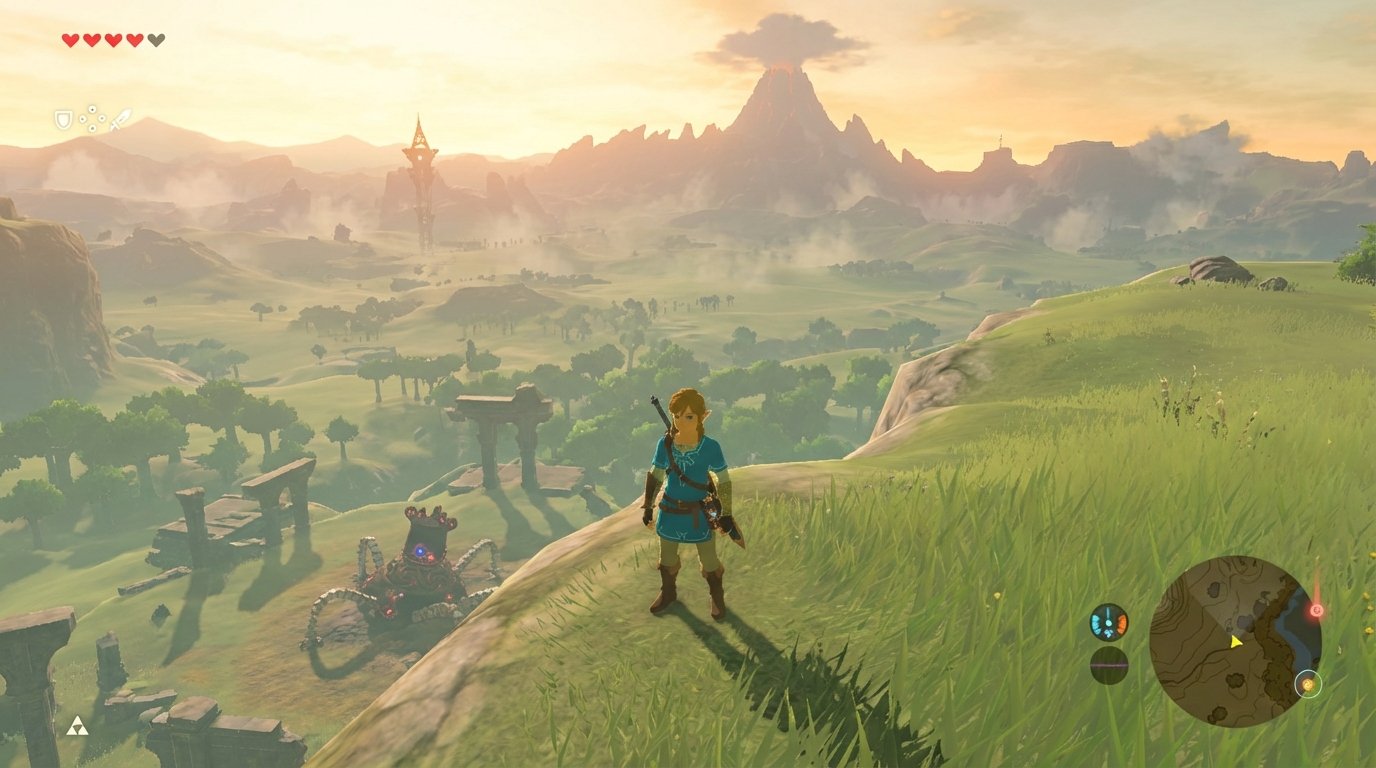This screenshot has height=768, width=1376.
Task: Click the temperature gauge beside the minimap
Action: 1108,622
